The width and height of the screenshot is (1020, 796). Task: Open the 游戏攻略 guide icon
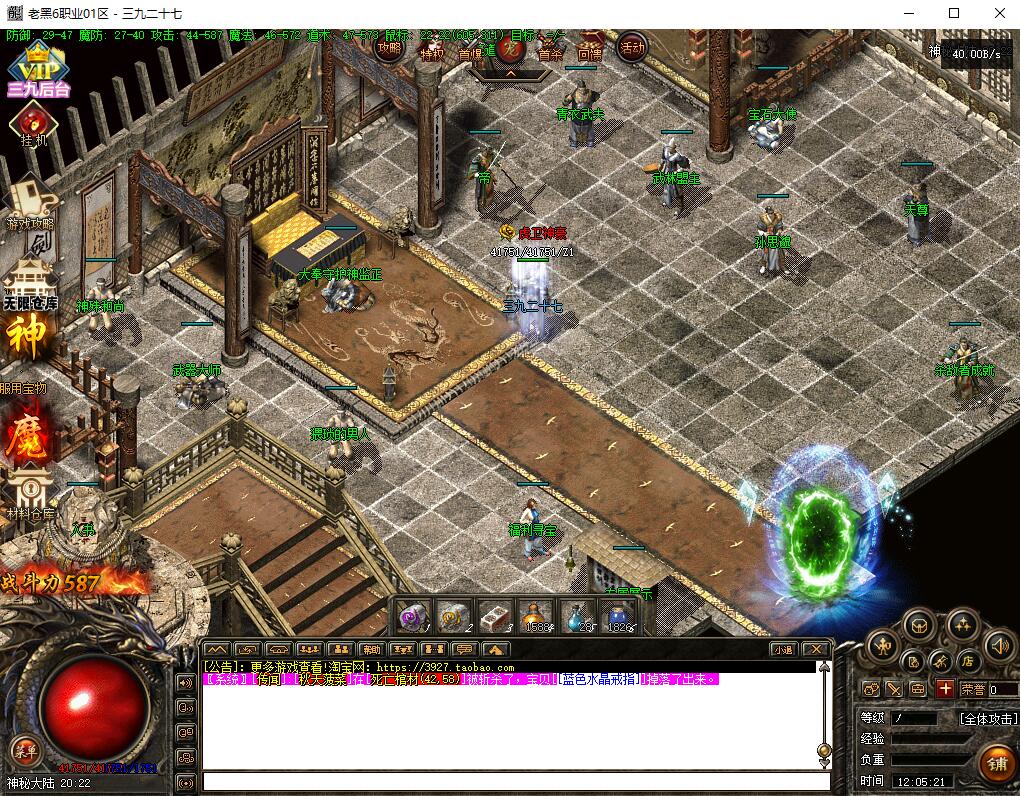tap(30, 203)
